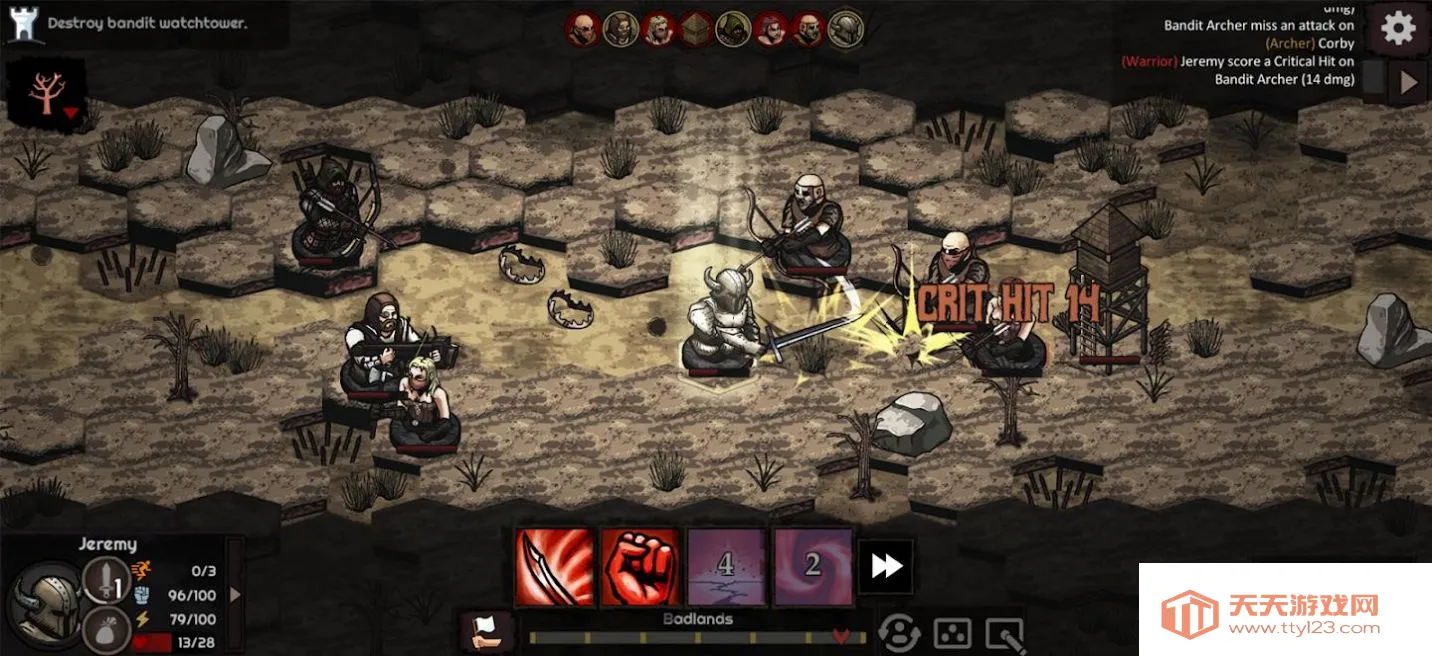Viewport: 1432px width, 656px height.
Task: End turn with the fast-forward button
Action: (x=886, y=567)
